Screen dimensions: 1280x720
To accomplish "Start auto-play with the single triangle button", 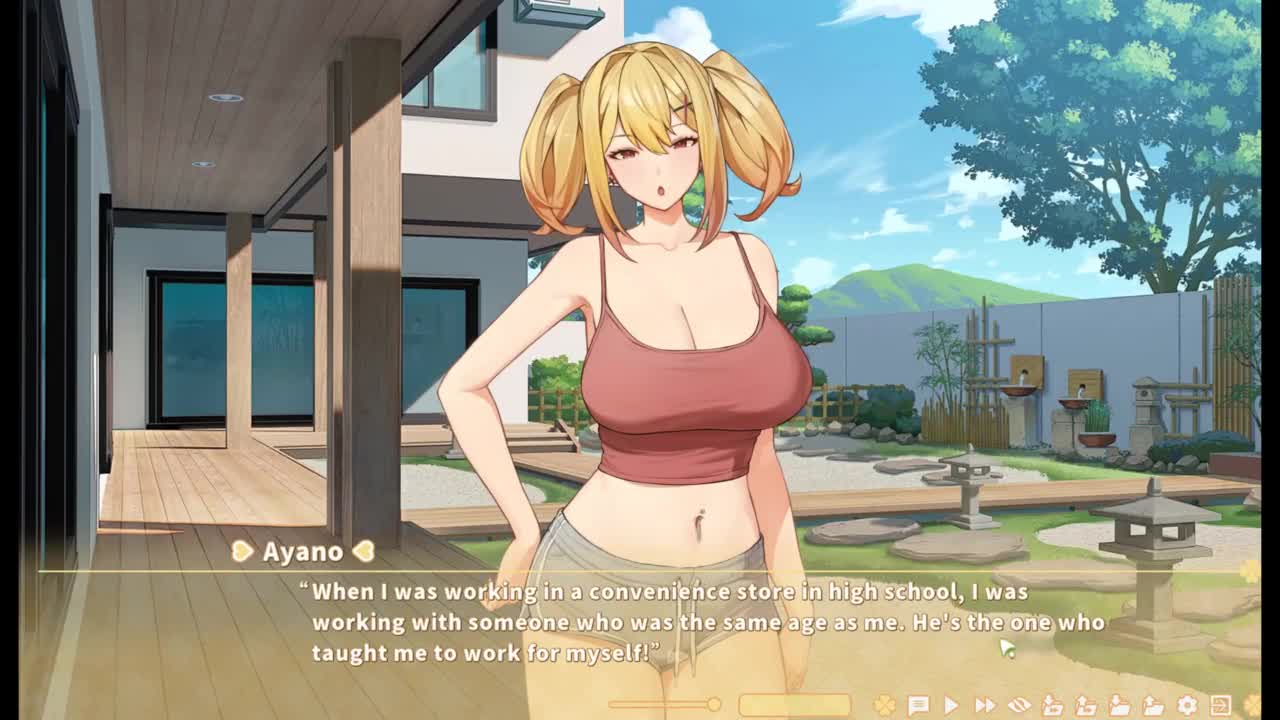I will click(951, 706).
